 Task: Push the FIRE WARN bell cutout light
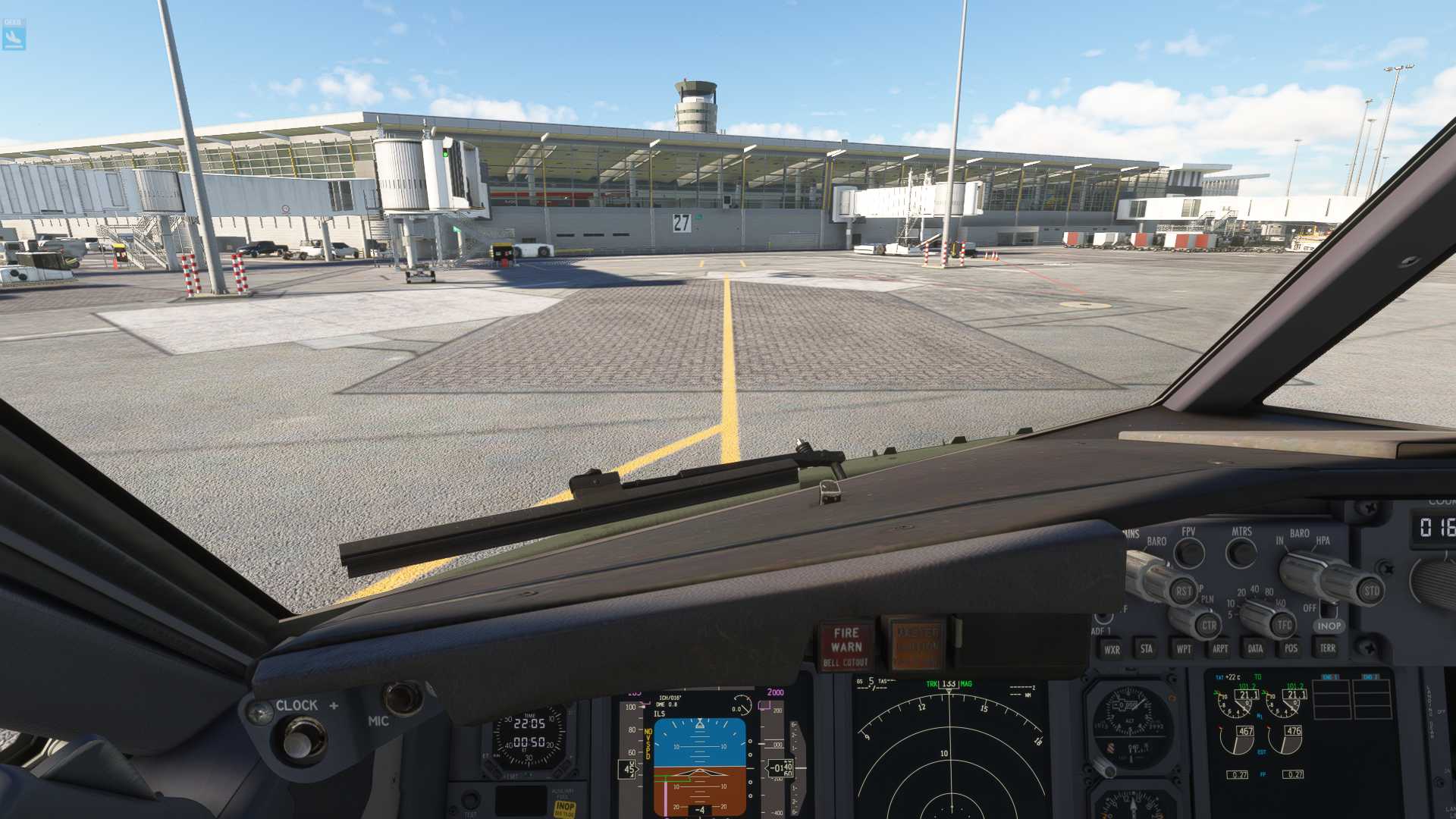pyautogui.click(x=846, y=645)
